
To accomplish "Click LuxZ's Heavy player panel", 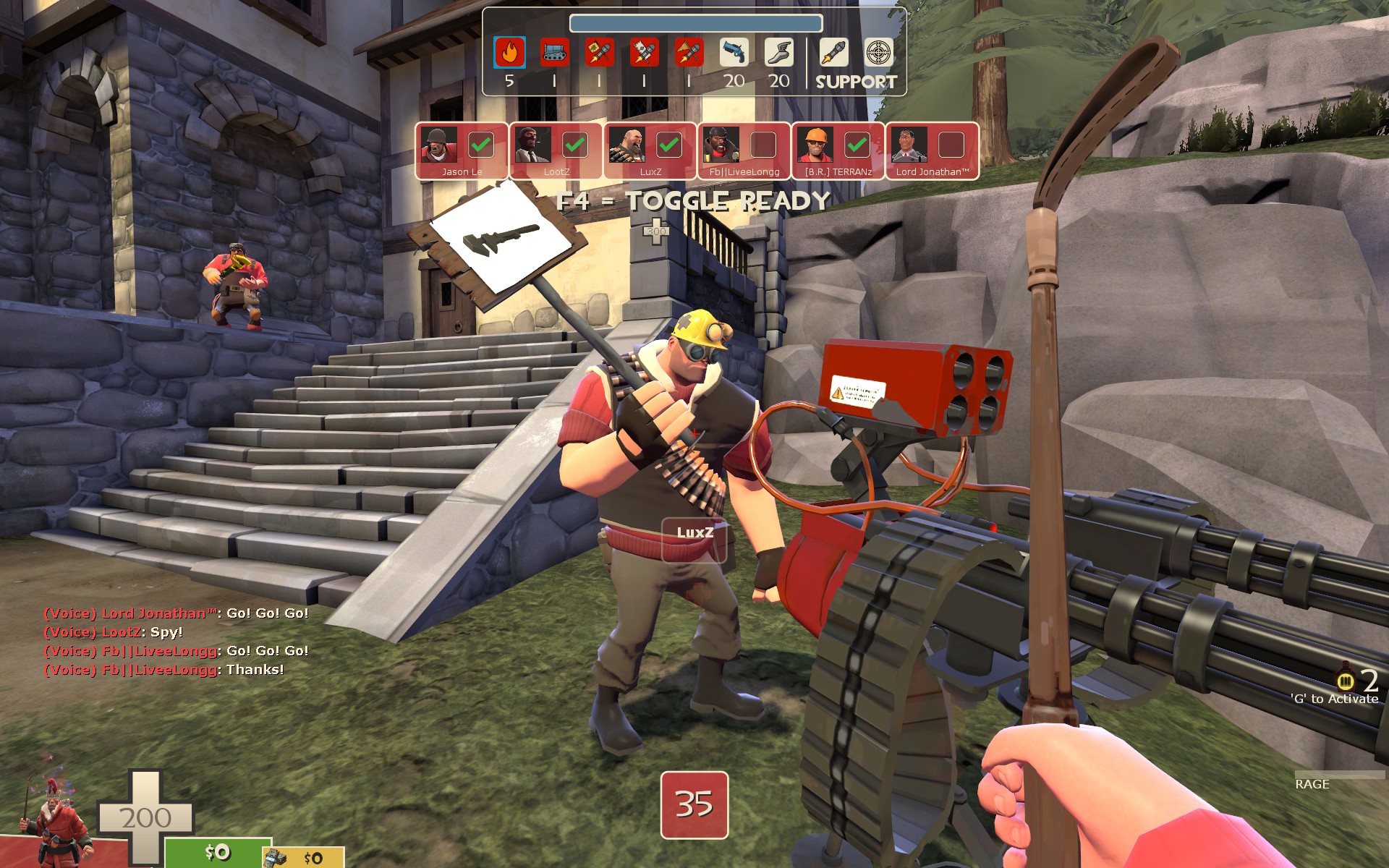I will (650, 150).
